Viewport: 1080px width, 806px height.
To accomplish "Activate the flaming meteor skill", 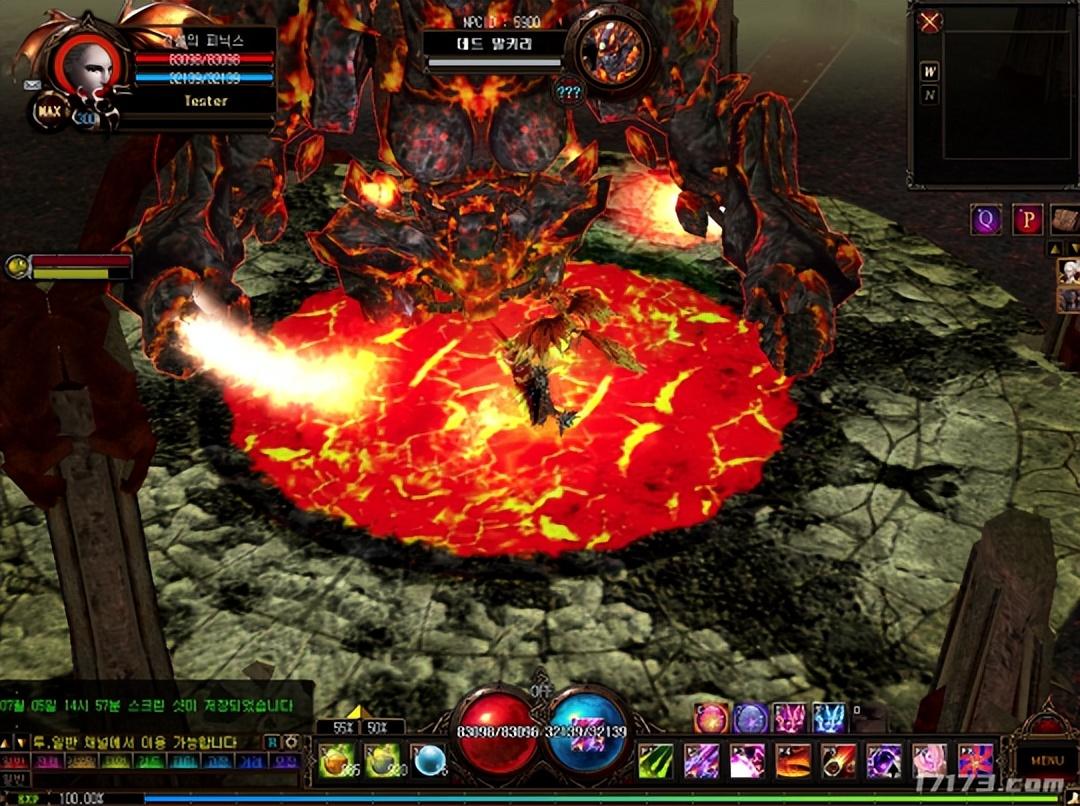I will pyautogui.click(x=839, y=761).
